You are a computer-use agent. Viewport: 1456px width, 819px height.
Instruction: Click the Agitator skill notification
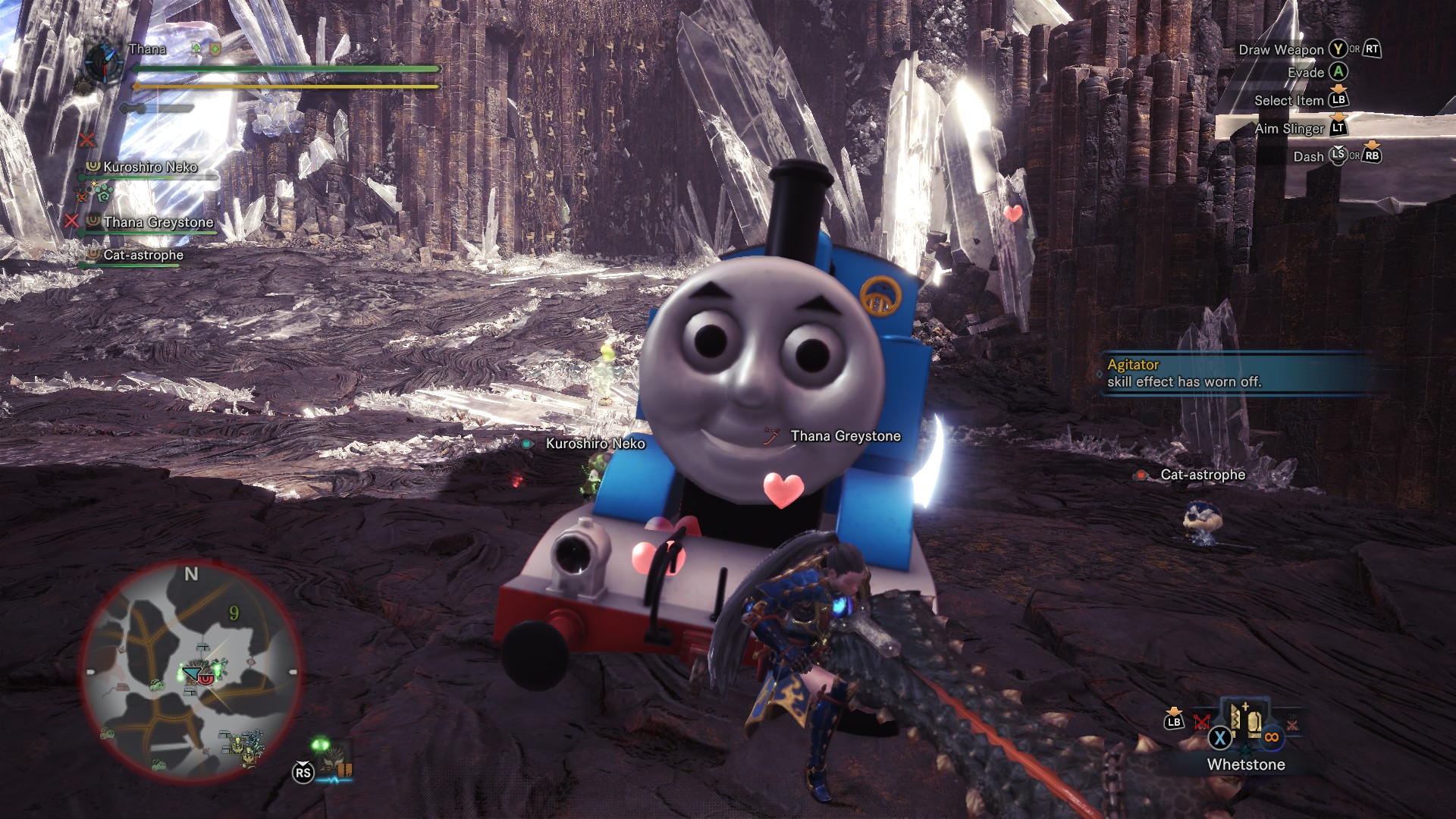coord(1236,373)
